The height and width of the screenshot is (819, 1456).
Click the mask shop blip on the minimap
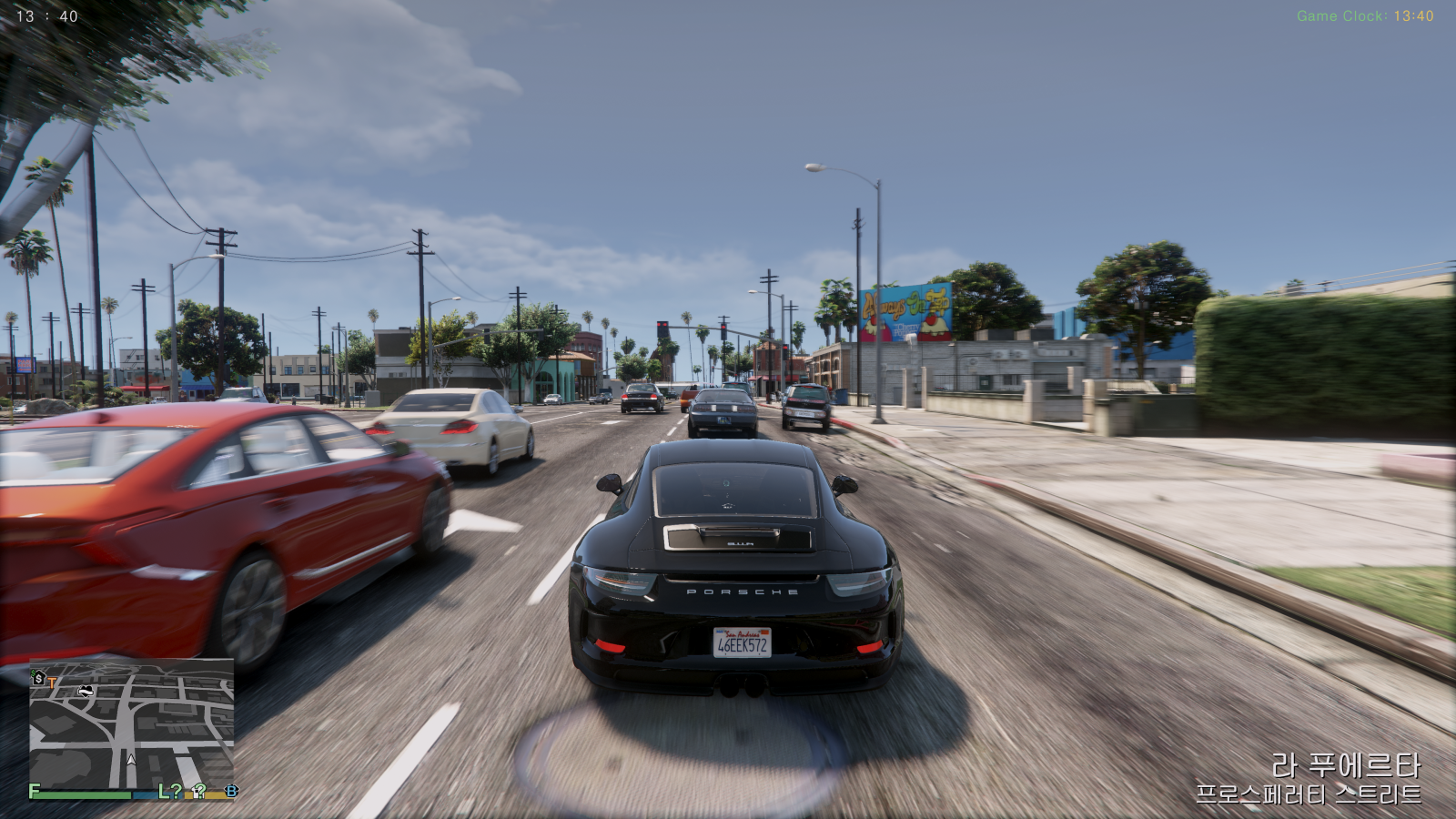(x=86, y=692)
